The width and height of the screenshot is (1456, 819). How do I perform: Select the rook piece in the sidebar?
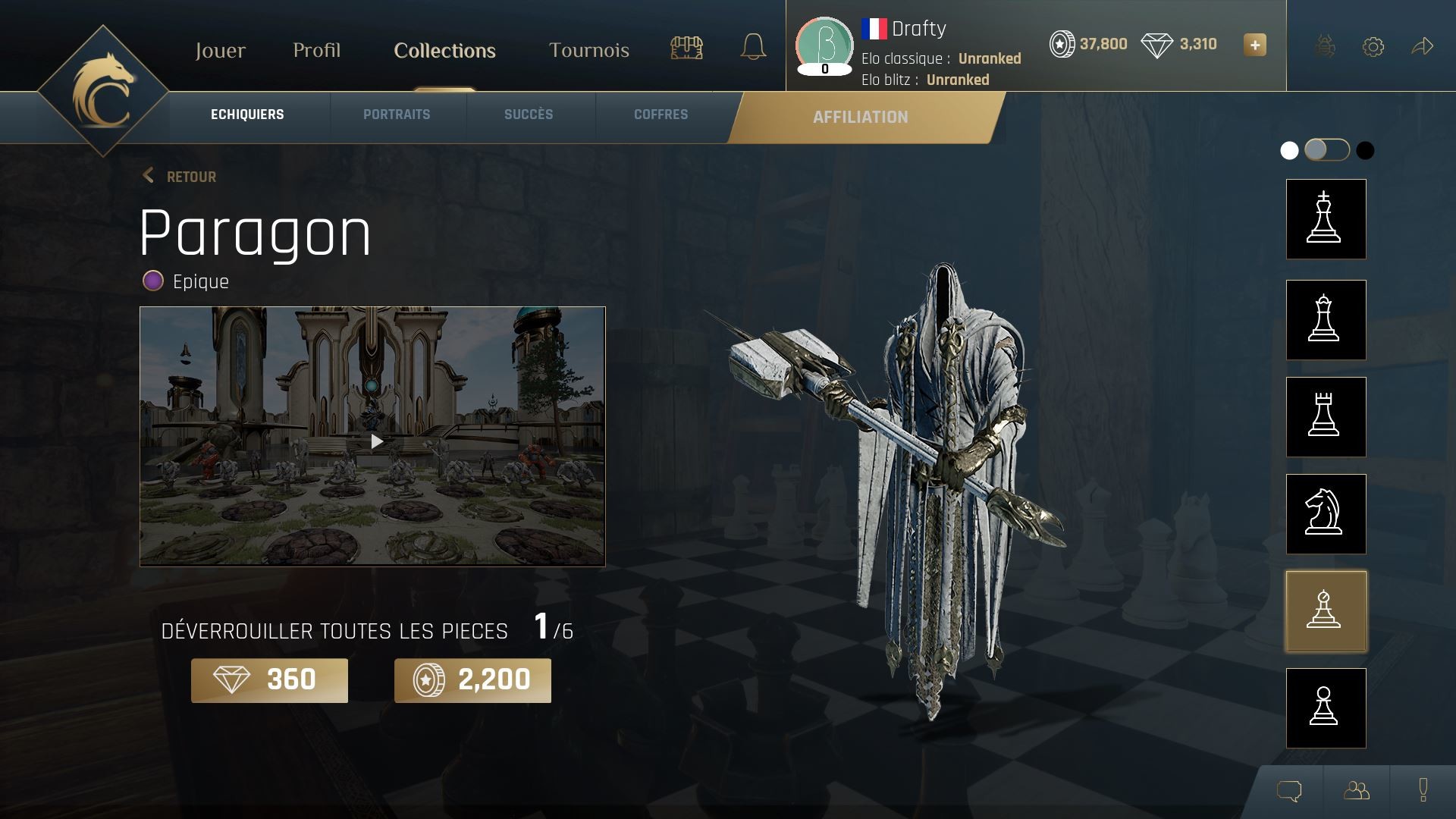pos(1325,418)
